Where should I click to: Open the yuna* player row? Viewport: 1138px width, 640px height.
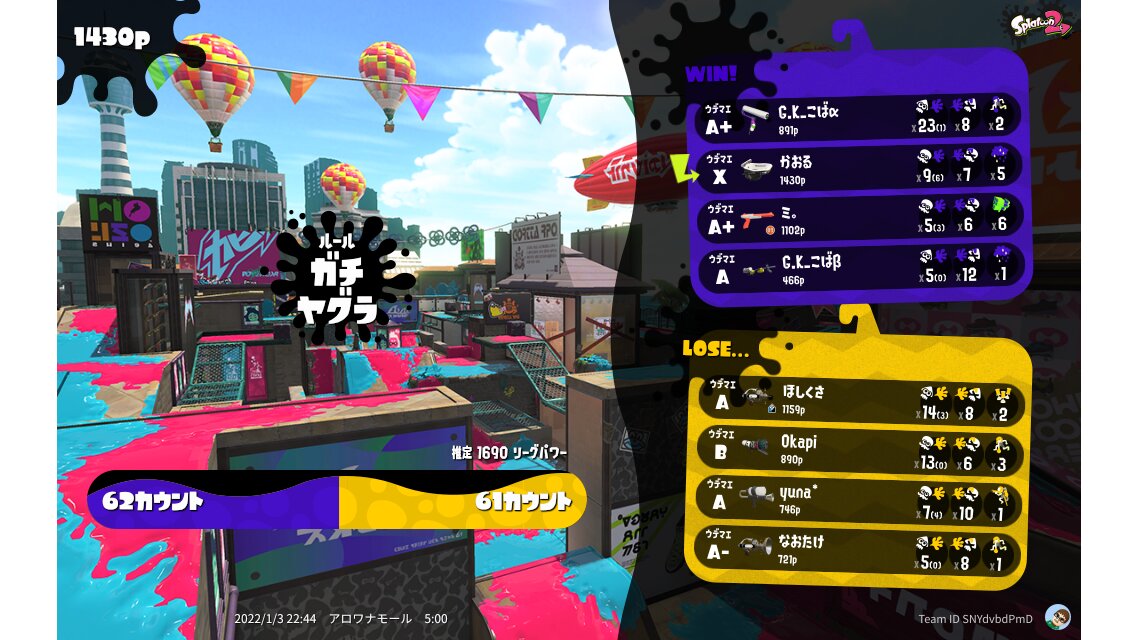[858, 500]
